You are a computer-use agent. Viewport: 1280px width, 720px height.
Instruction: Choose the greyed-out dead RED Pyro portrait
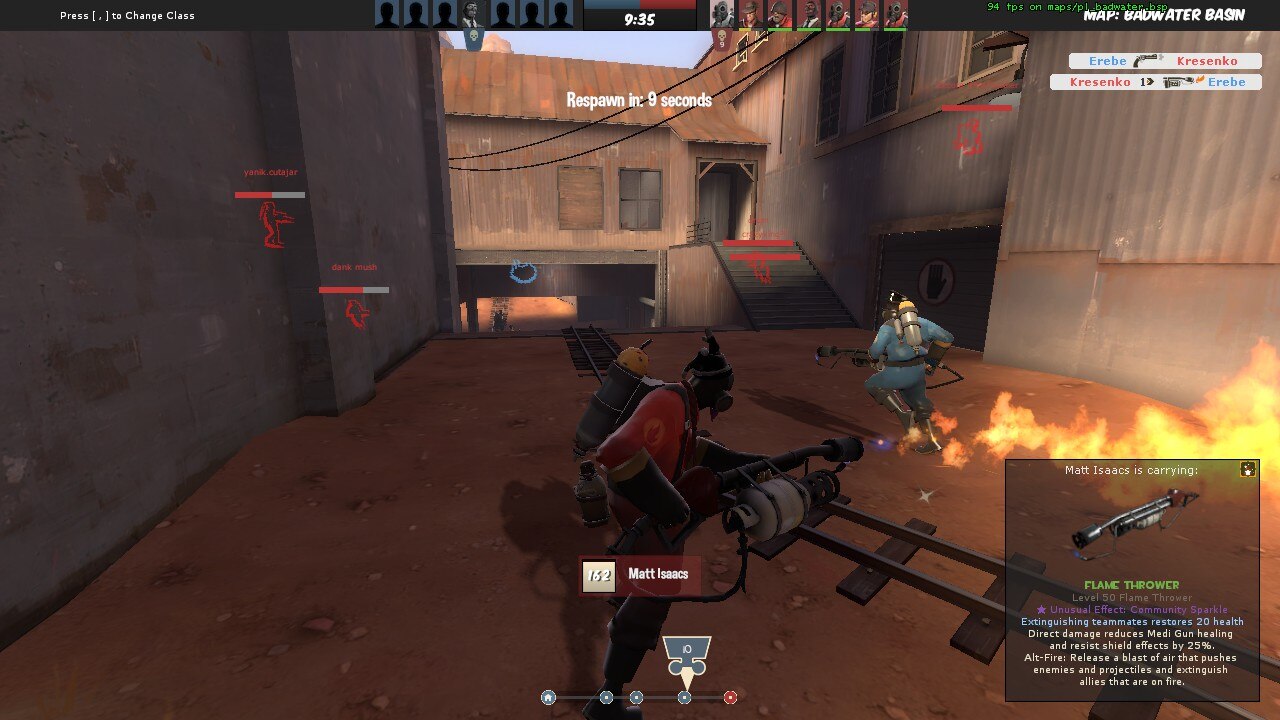(722, 14)
